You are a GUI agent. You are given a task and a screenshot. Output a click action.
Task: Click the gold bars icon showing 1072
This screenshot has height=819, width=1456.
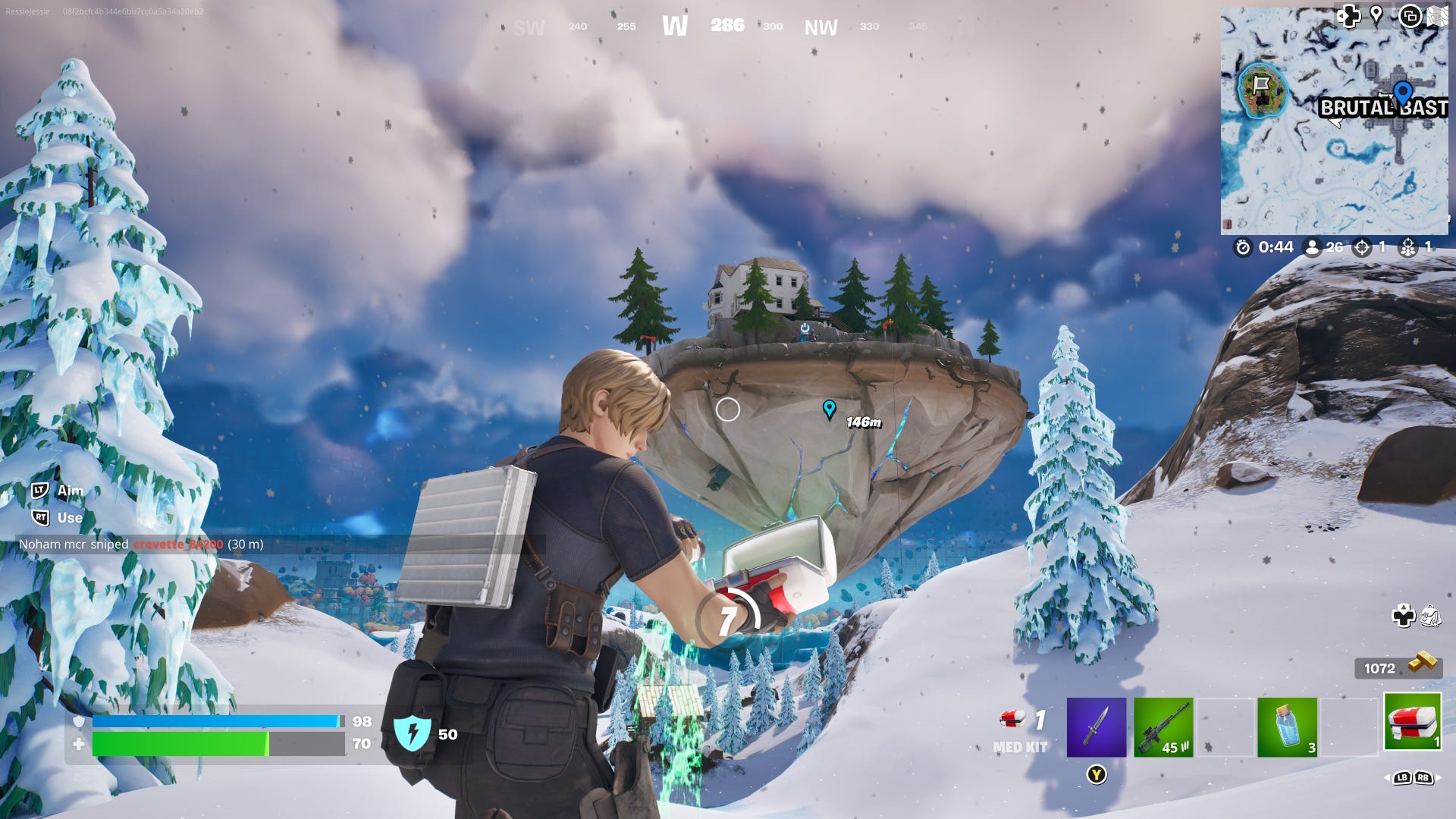pos(1423,664)
